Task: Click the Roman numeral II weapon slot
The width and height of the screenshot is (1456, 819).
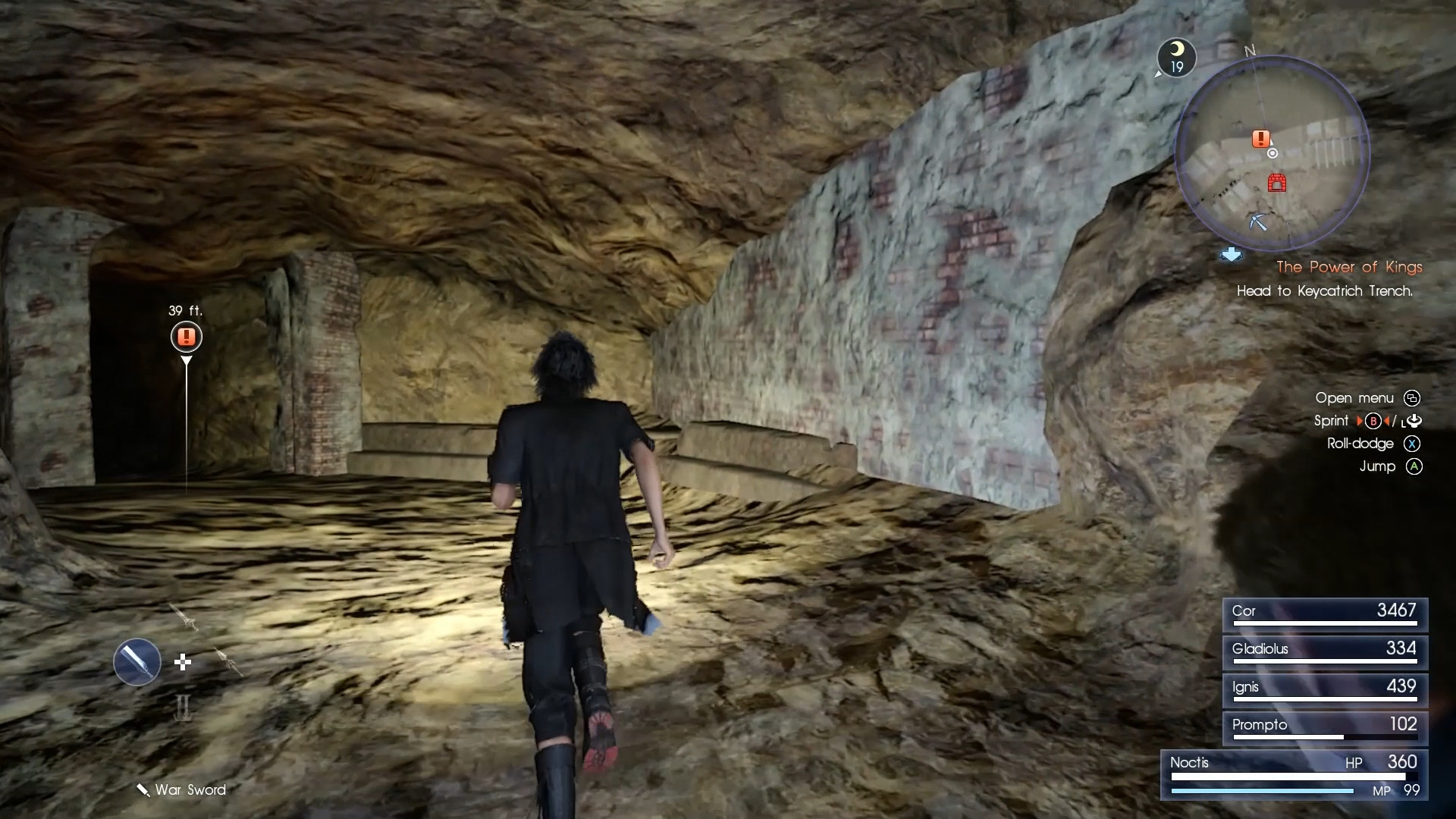Action: pyautogui.click(x=183, y=708)
